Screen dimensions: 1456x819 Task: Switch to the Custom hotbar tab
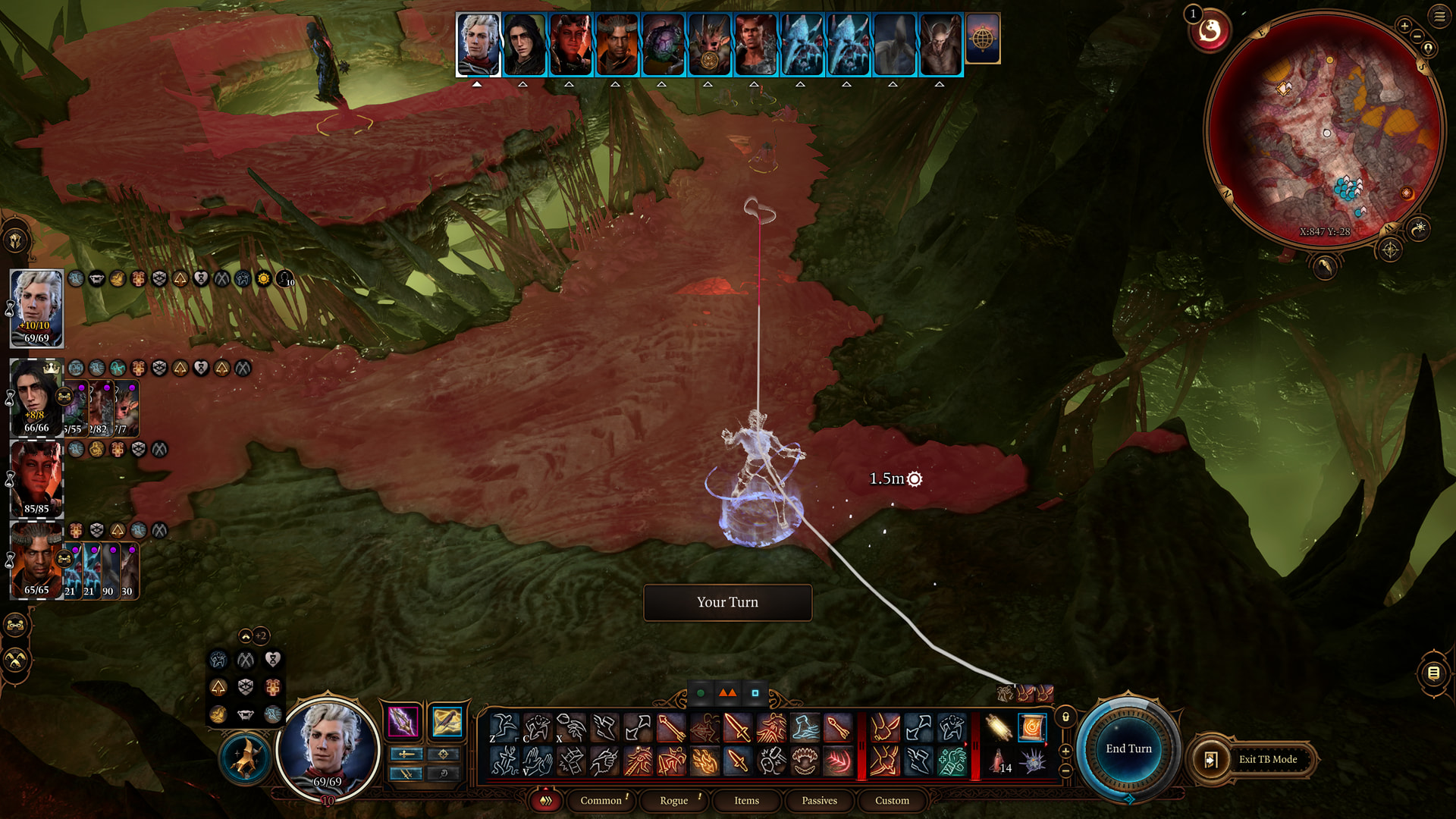click(892, 801)
